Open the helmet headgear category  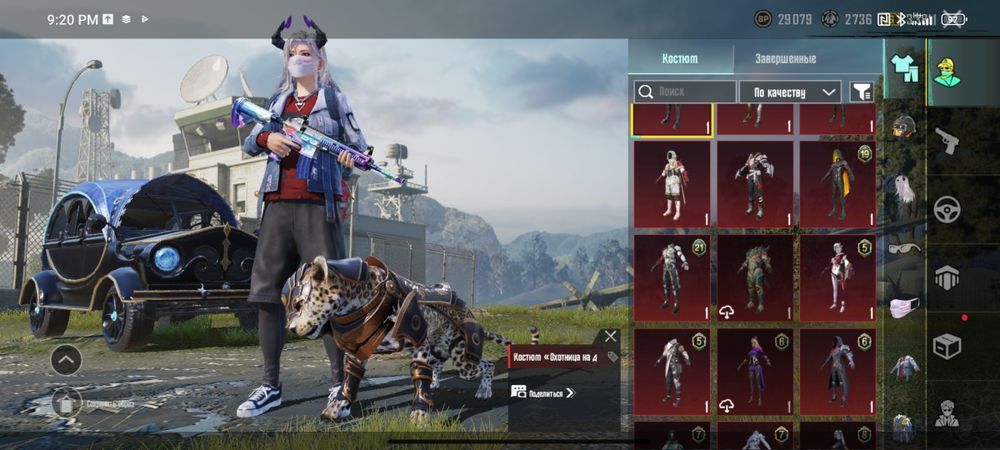coord(904,127)
